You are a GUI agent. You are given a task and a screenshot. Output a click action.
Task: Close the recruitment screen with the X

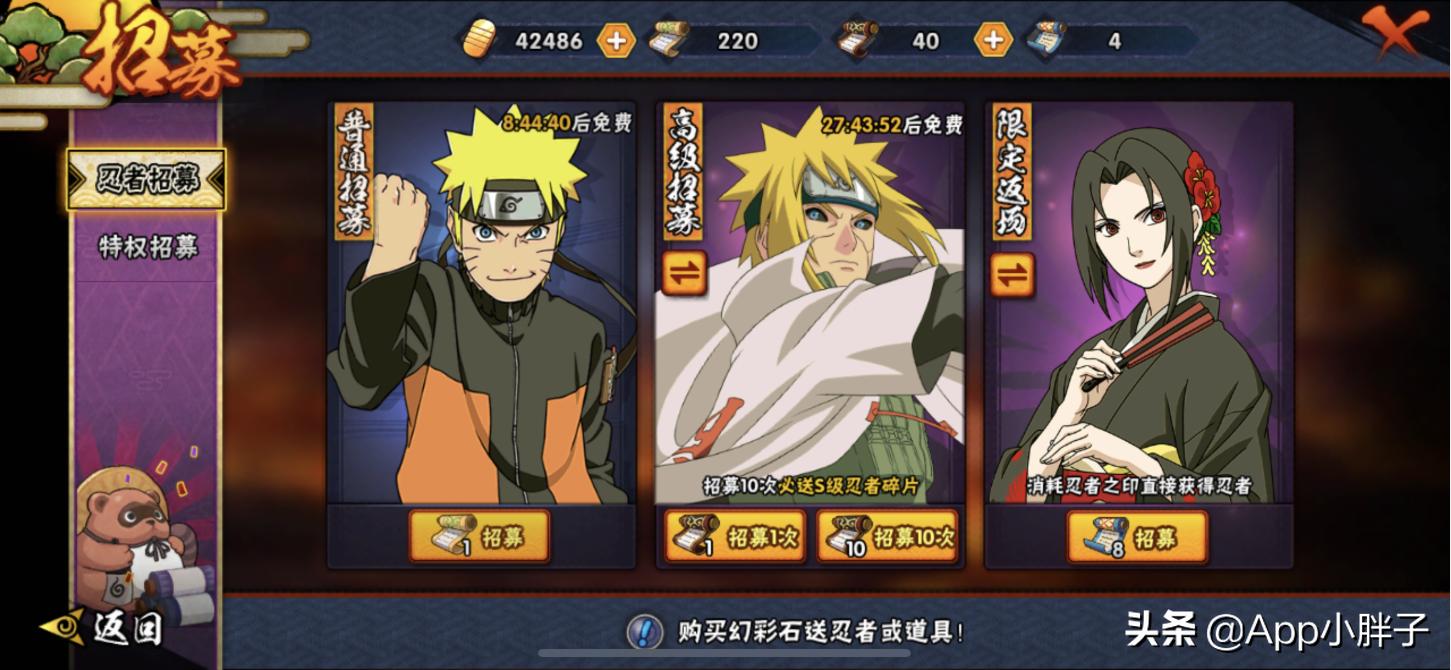[x=1406, y=33]
